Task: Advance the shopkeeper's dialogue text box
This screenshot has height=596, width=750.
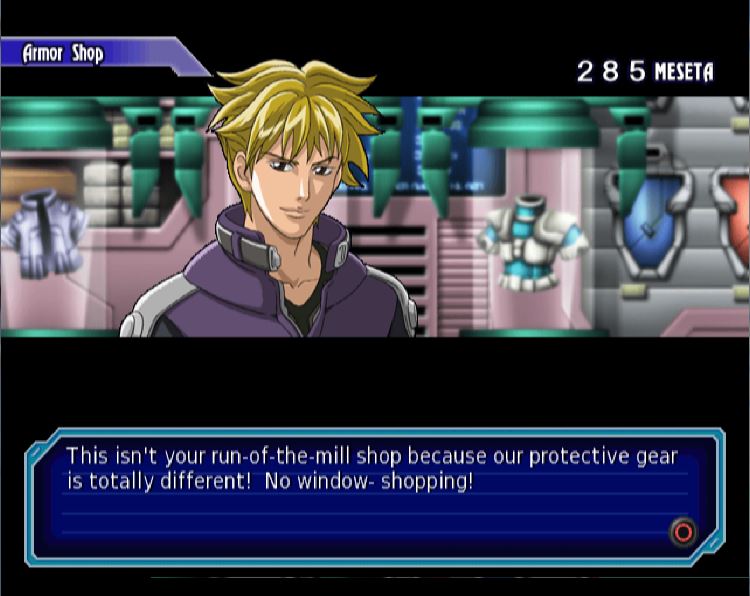Action: tap(683, 532)
